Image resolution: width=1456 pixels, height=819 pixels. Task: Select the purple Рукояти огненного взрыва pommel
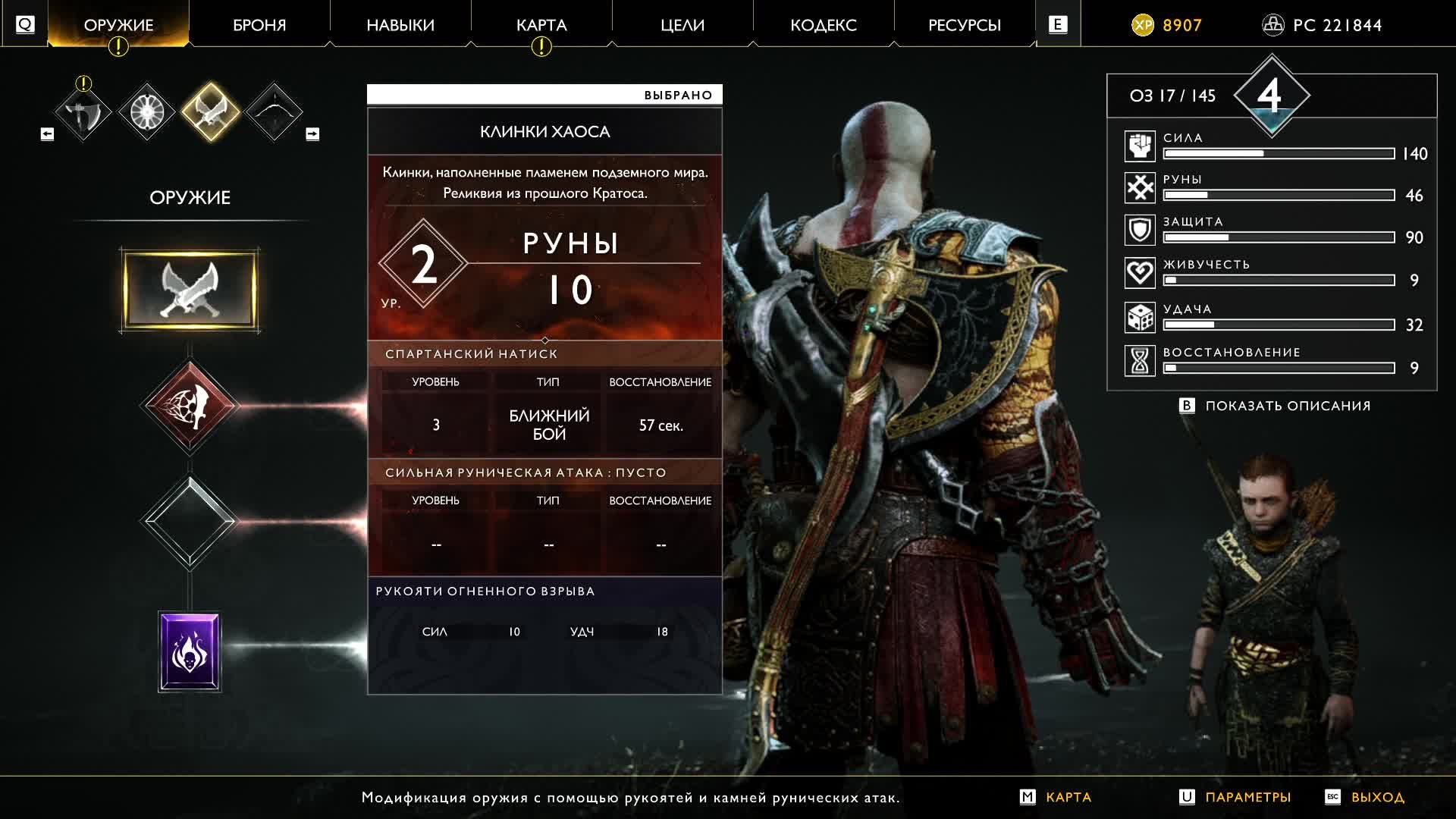pyautogui.click(x=190, y=651)
